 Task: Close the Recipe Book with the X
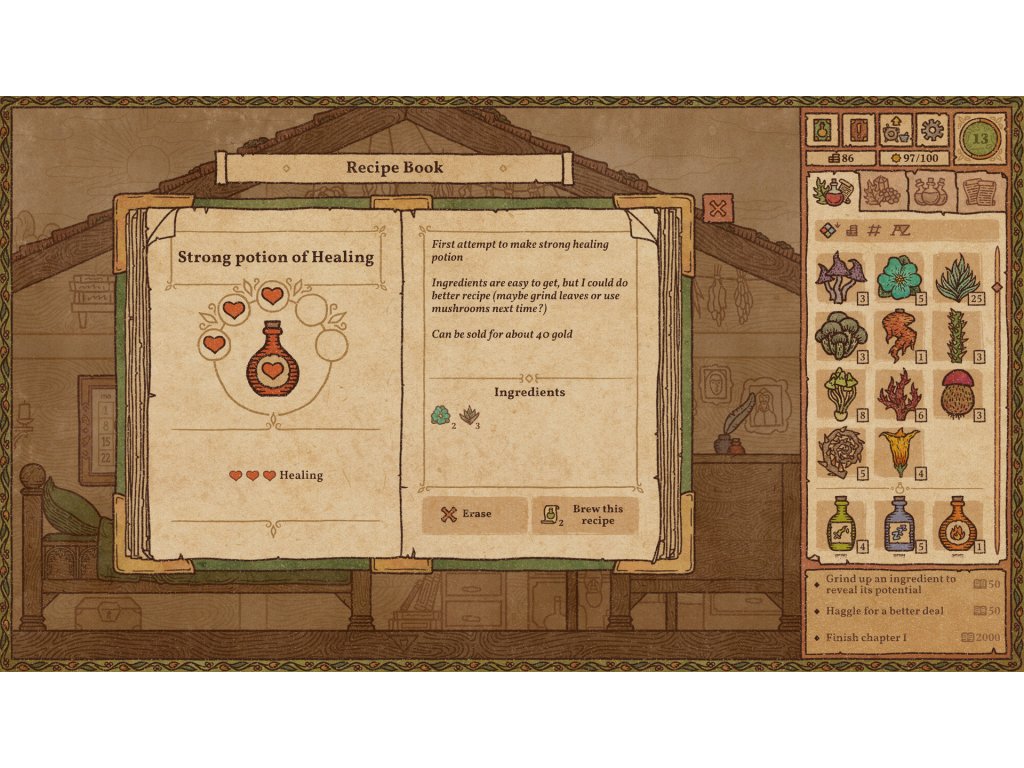(x=717, y=208)
